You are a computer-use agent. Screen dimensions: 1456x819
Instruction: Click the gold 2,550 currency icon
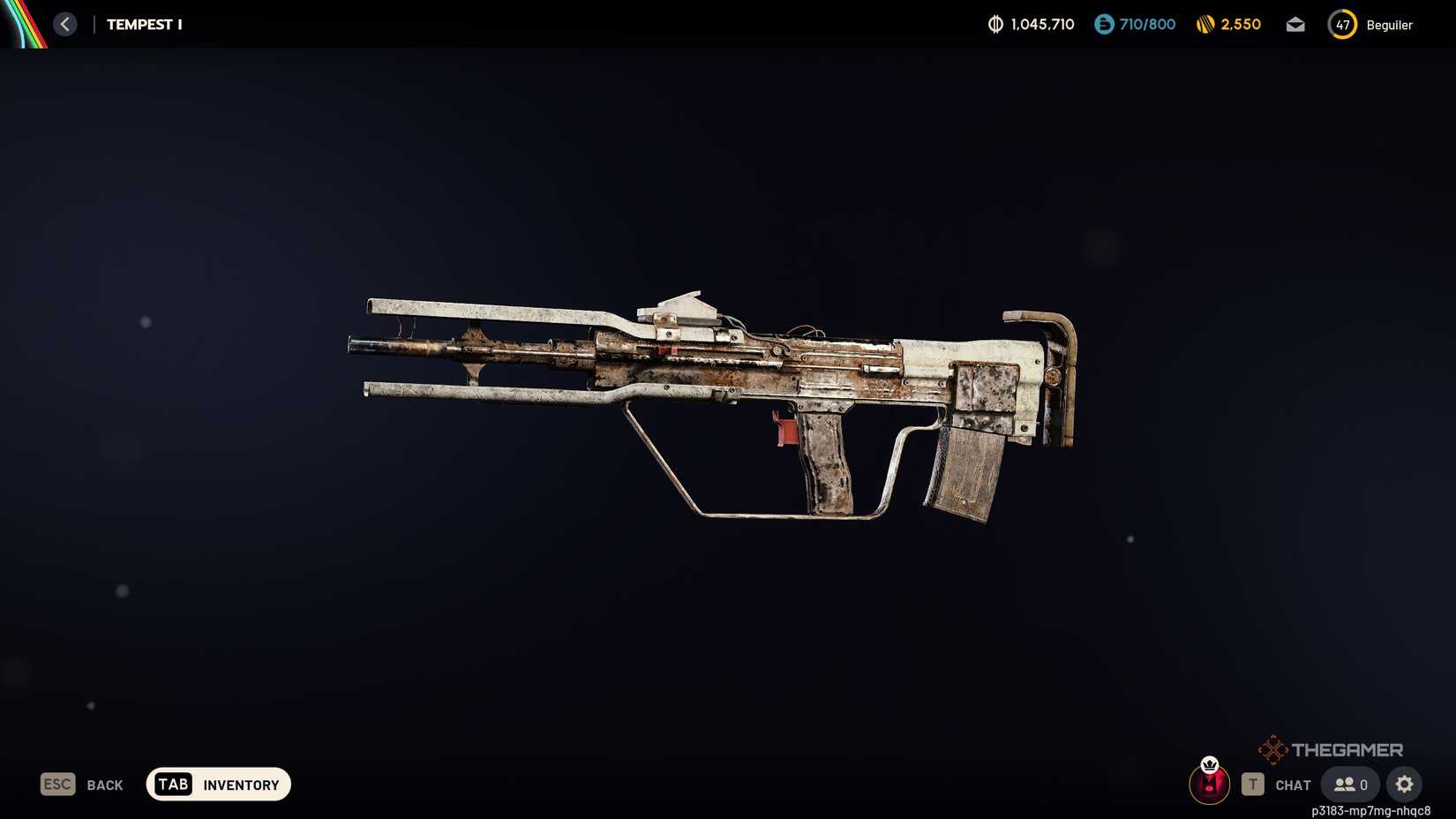1205,25
